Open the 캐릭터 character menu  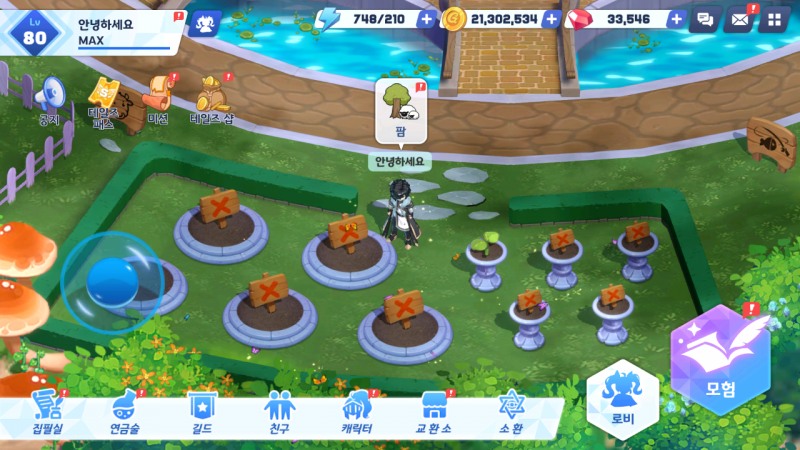coord(356,411)
